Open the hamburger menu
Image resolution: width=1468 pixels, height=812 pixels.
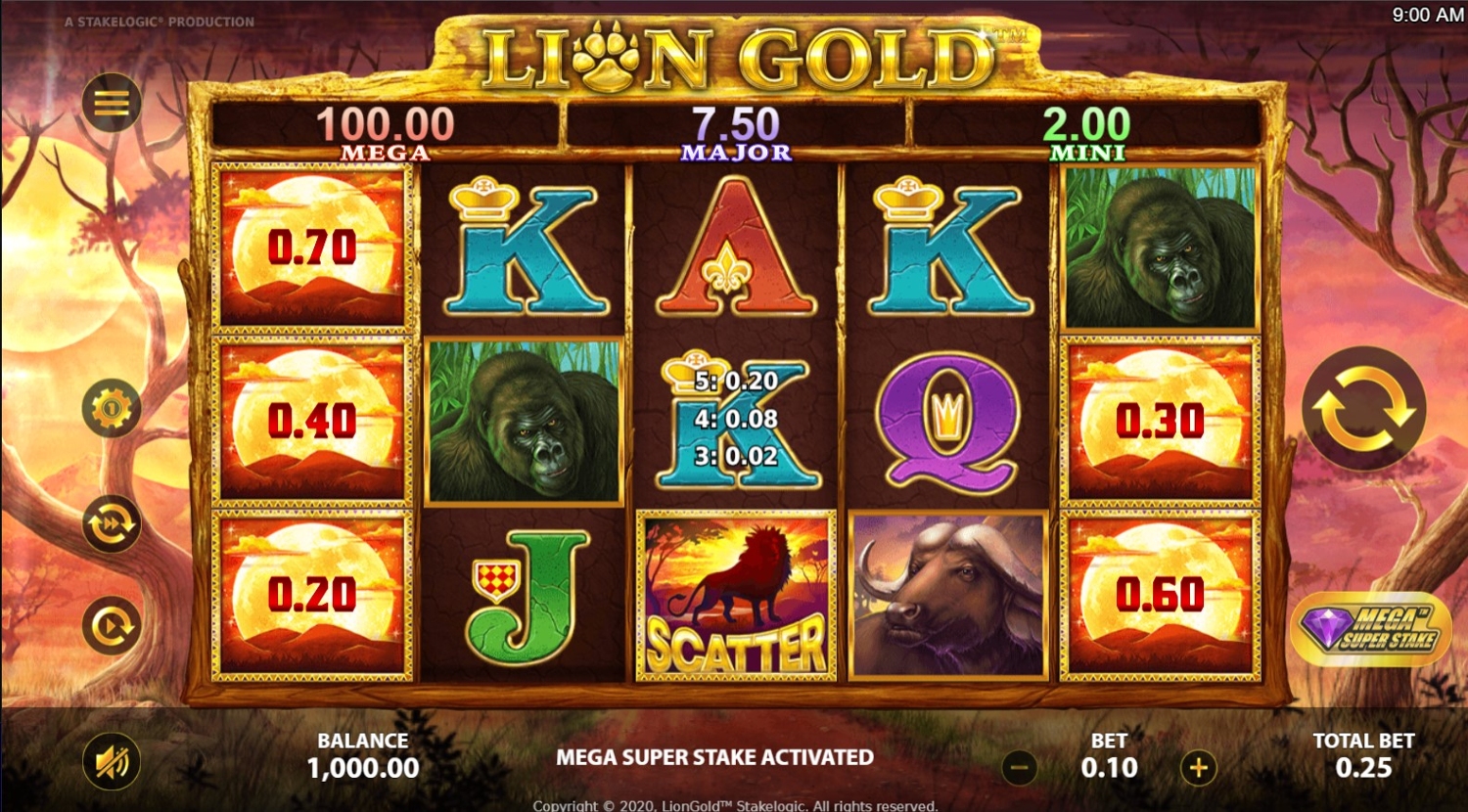[111, 103]
